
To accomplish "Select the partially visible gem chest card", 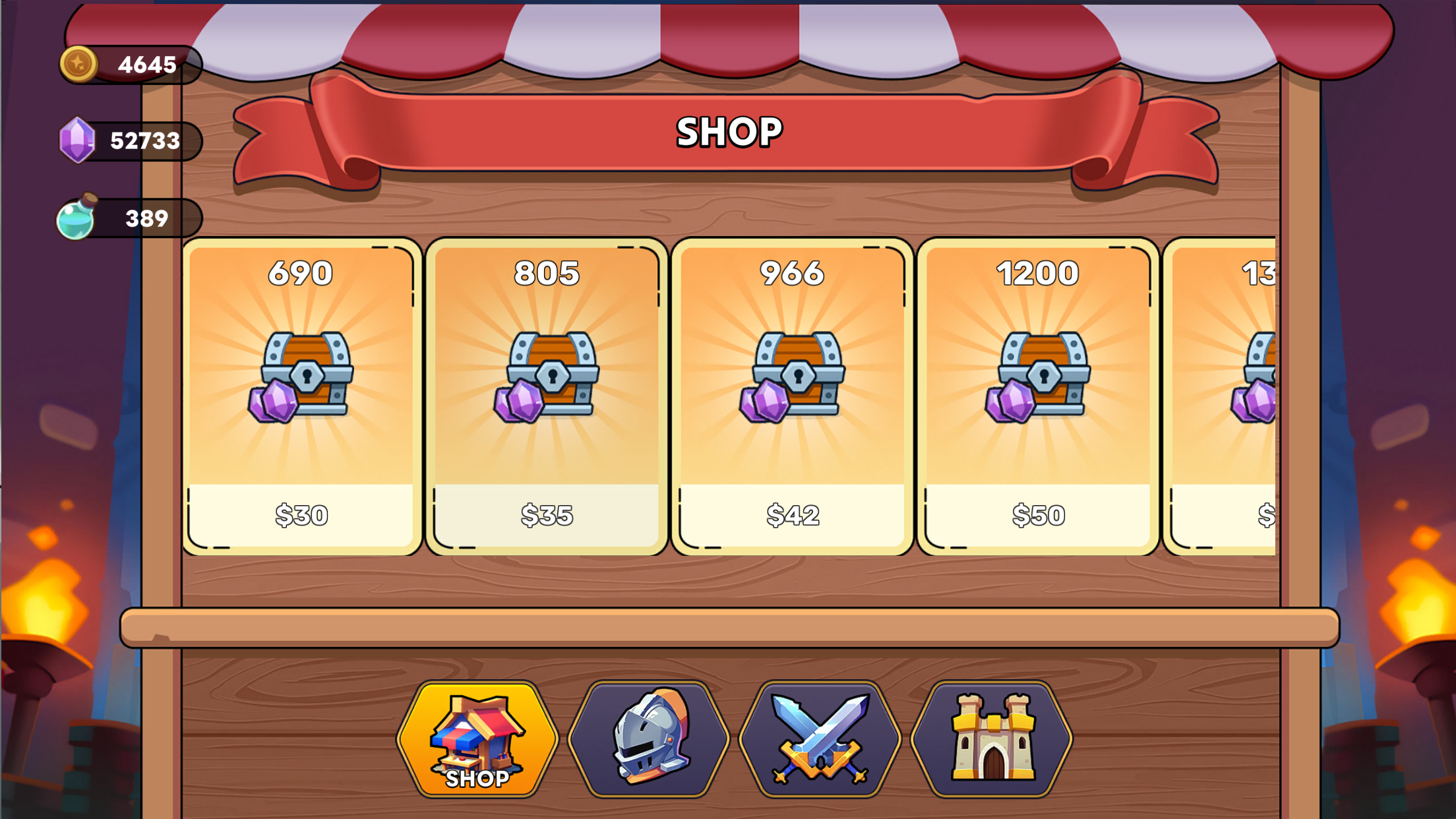I will [x=1221, y=396].
